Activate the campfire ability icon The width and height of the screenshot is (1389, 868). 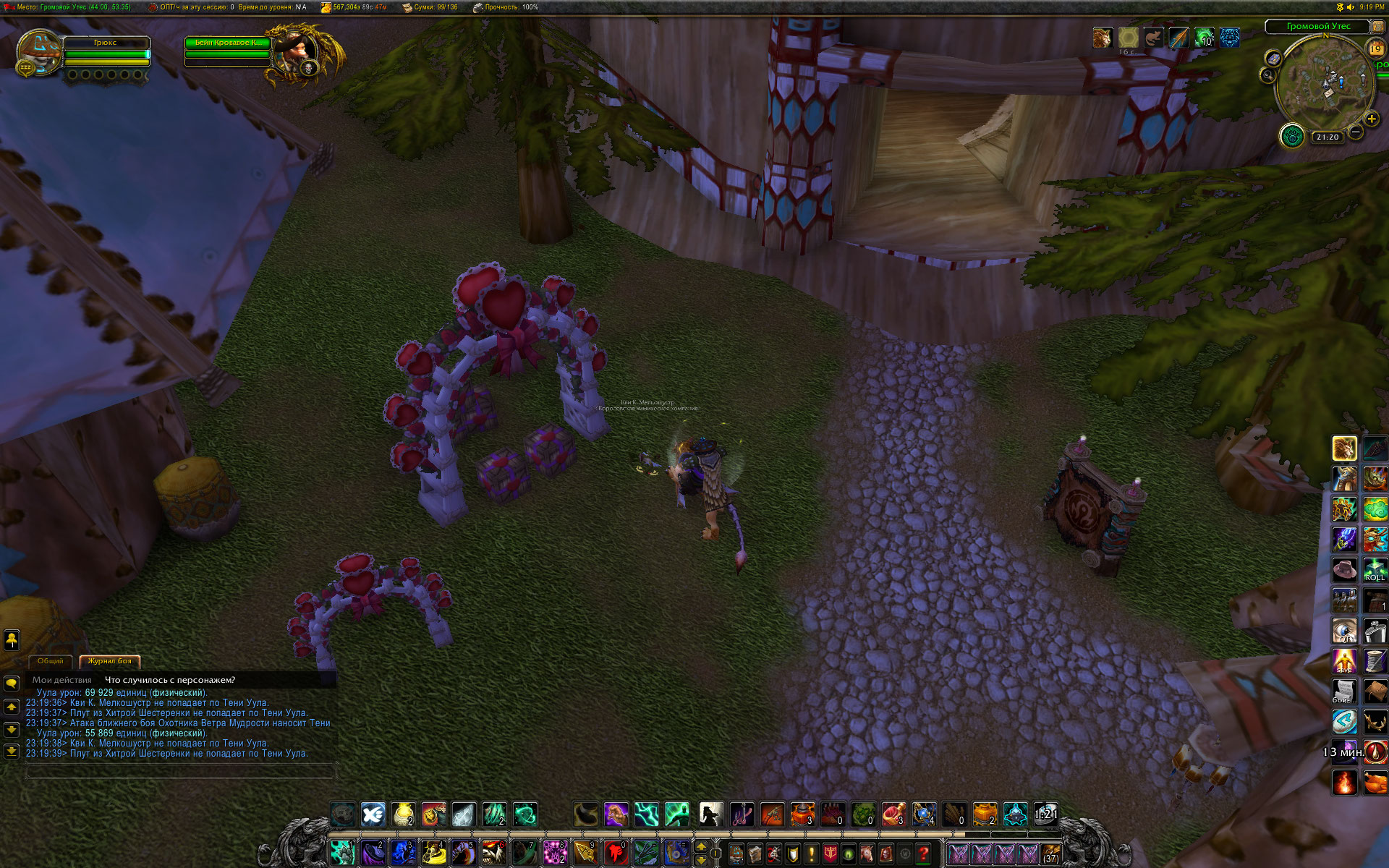pyautogui.click(x=1345, y=782)
